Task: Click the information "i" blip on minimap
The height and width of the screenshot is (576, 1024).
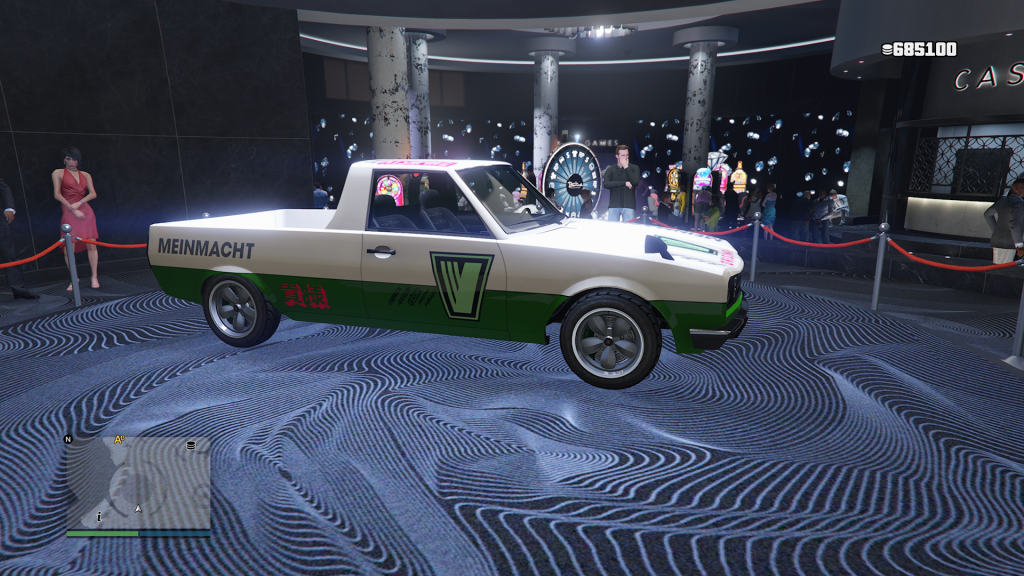Action: point(99,516)
